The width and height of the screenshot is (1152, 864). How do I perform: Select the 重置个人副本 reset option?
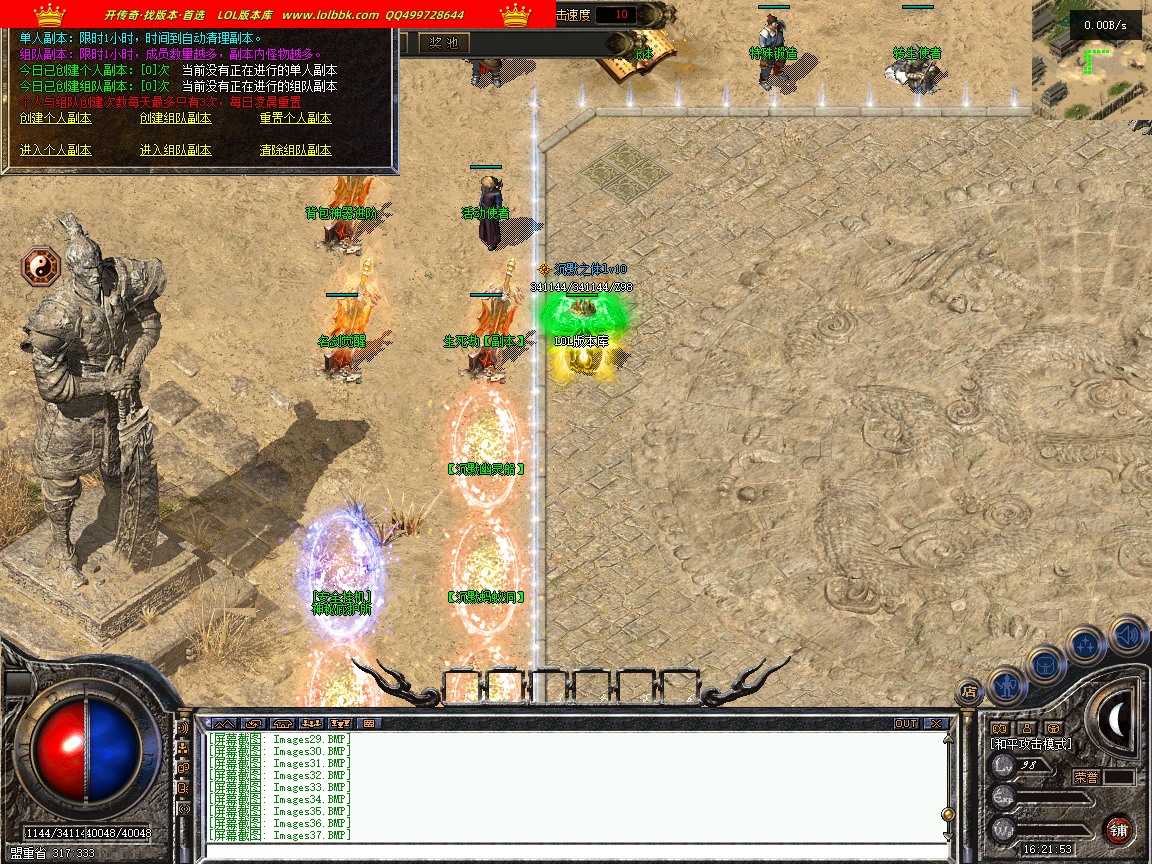[x=295, y=118]
